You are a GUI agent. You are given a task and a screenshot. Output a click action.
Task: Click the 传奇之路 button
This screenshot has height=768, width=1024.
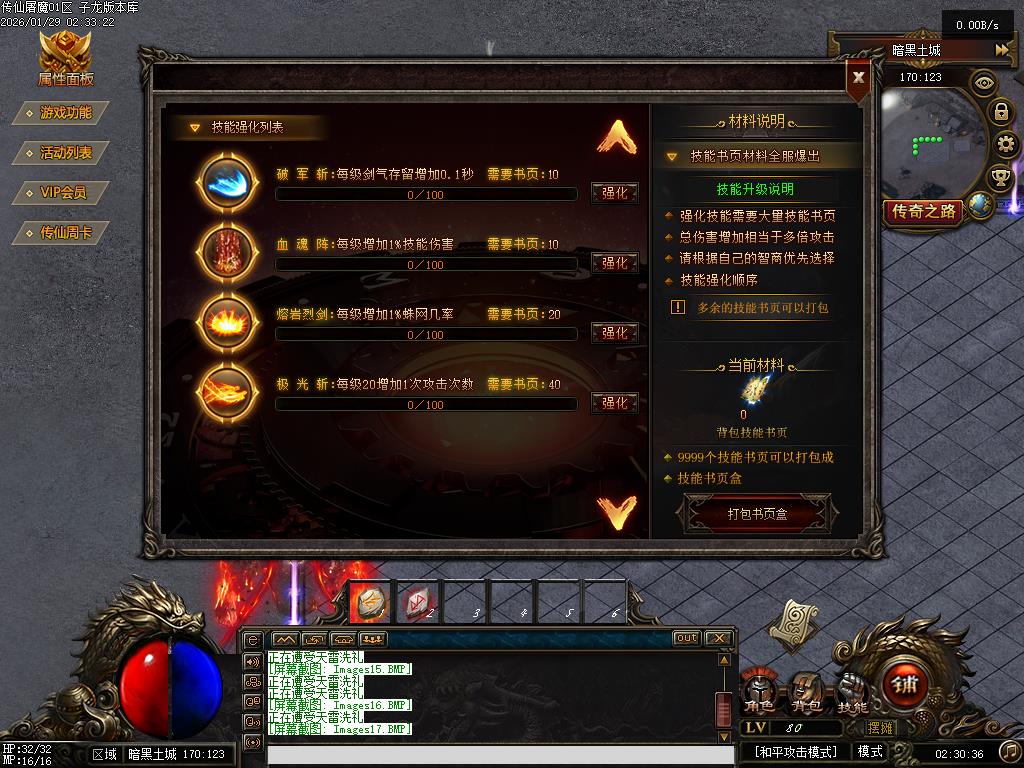click(x=924, y=211)
